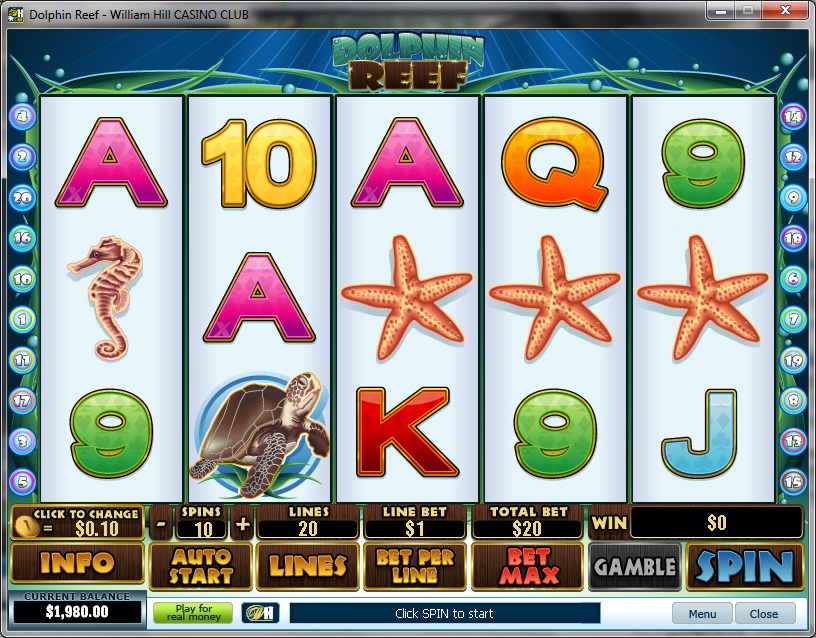Viewport: 816px width, 638px height.
Task: Select the Lines button
Action: coord(308,567)
